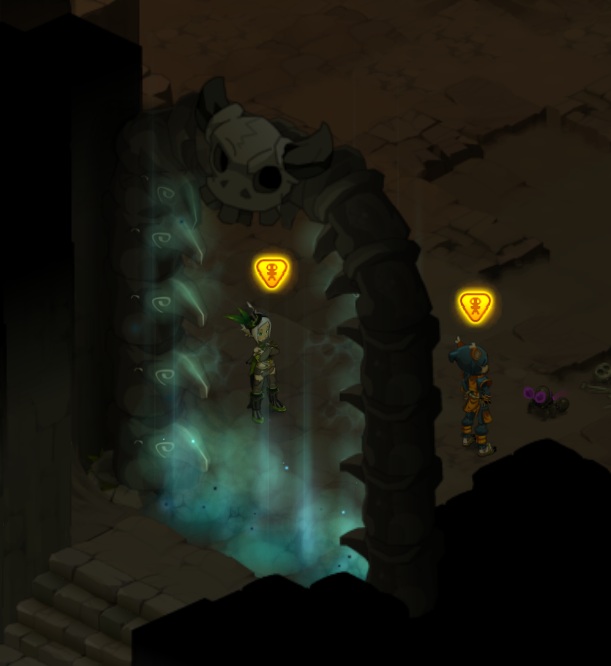The image size is (611, 666).
Task: Click the yellow emblem above the green-haired character
Action: (x=271, y=272)
